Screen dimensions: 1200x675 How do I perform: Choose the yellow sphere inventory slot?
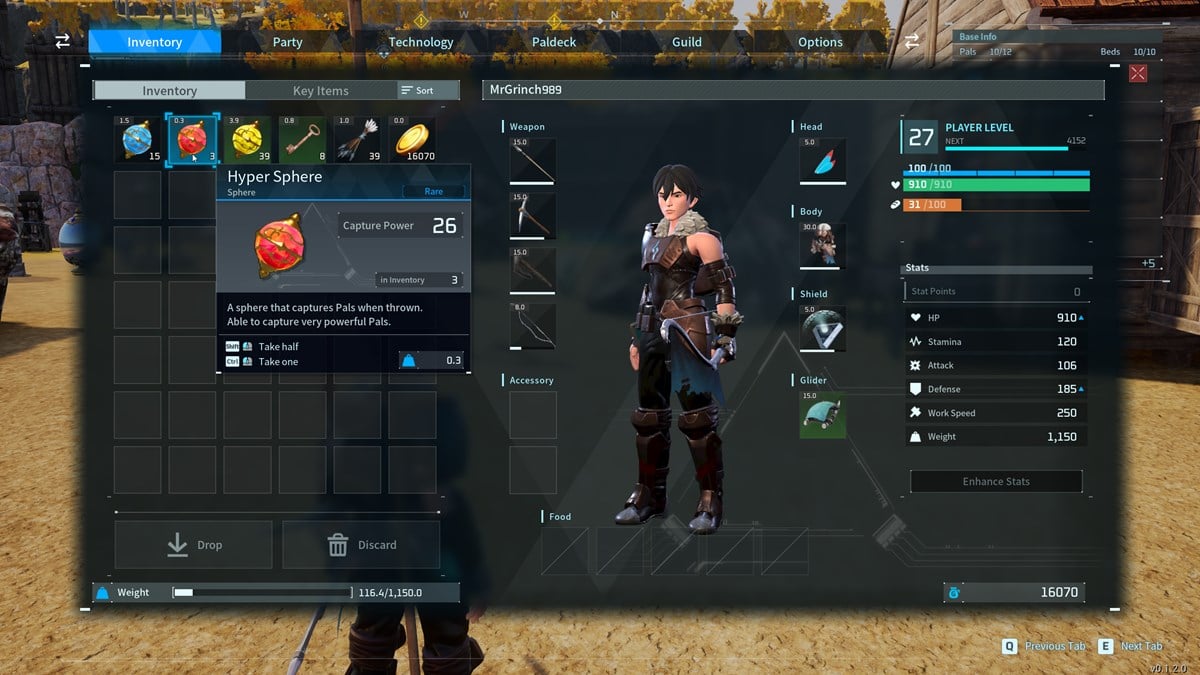(x=247, y=140)
